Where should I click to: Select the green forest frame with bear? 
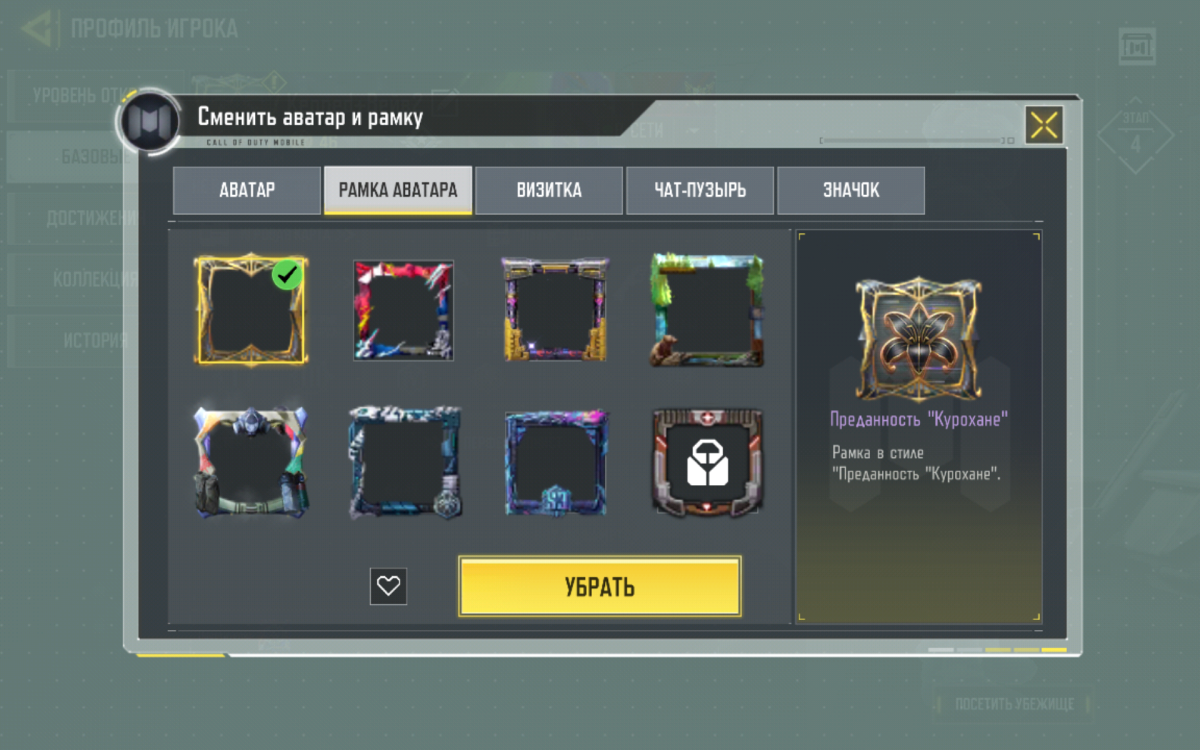tap(707, 310)
